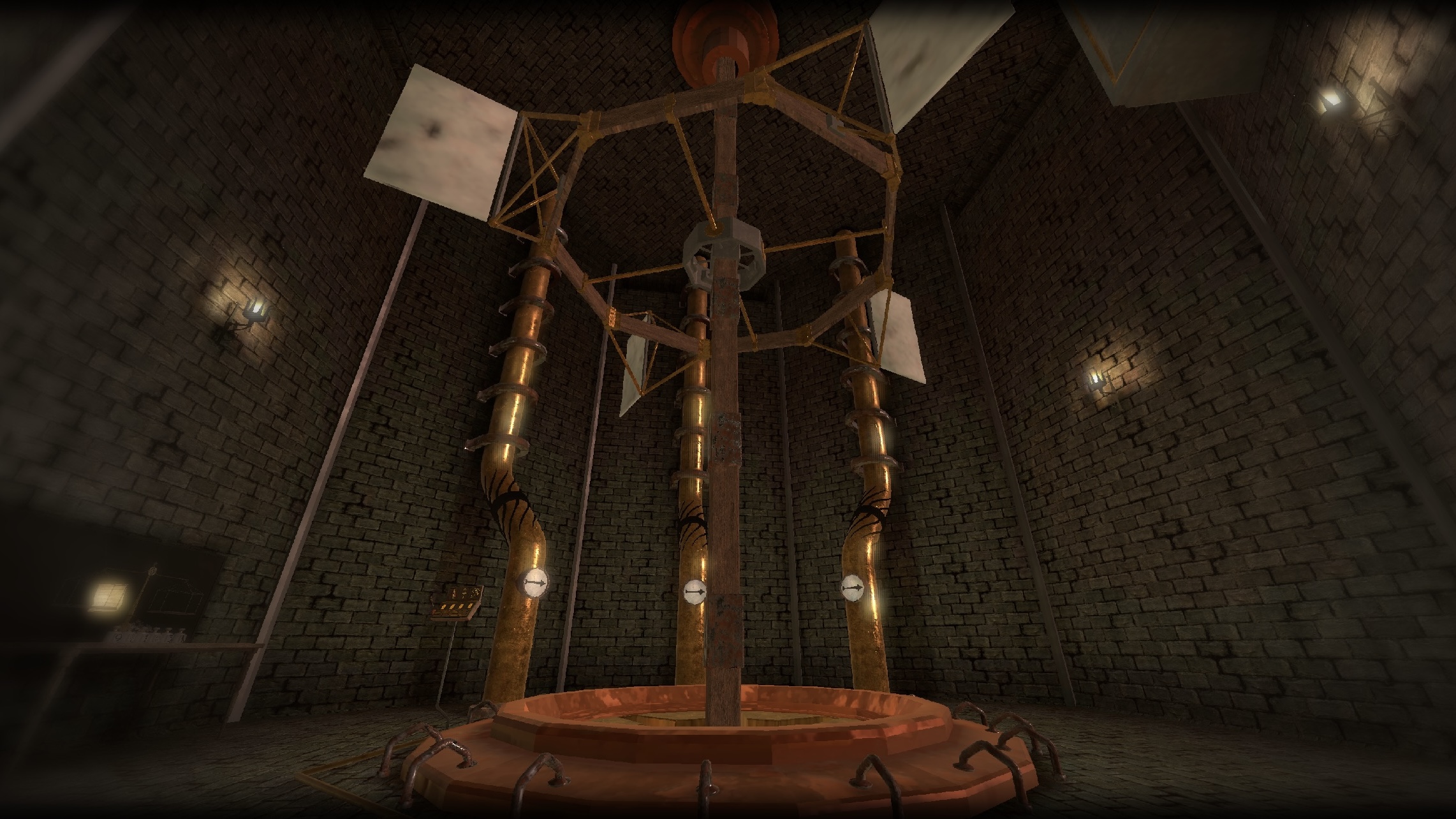Viewport: 1456px width, 819px height.
Task: Toggle the second lever on the control panel
Action: point(452,607)
